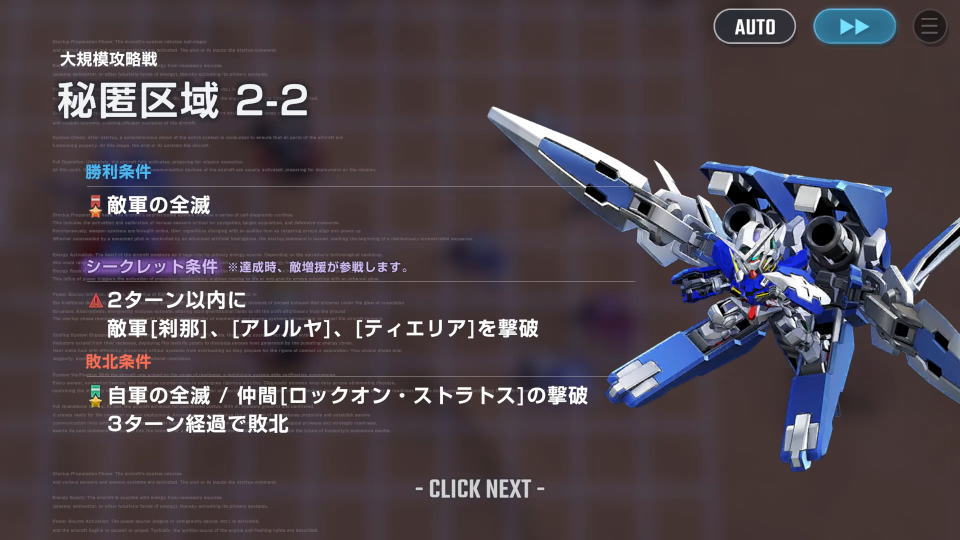Screen dimensions: 960x540
Task: Toggle the AUTO button
Action: point(754,27)
